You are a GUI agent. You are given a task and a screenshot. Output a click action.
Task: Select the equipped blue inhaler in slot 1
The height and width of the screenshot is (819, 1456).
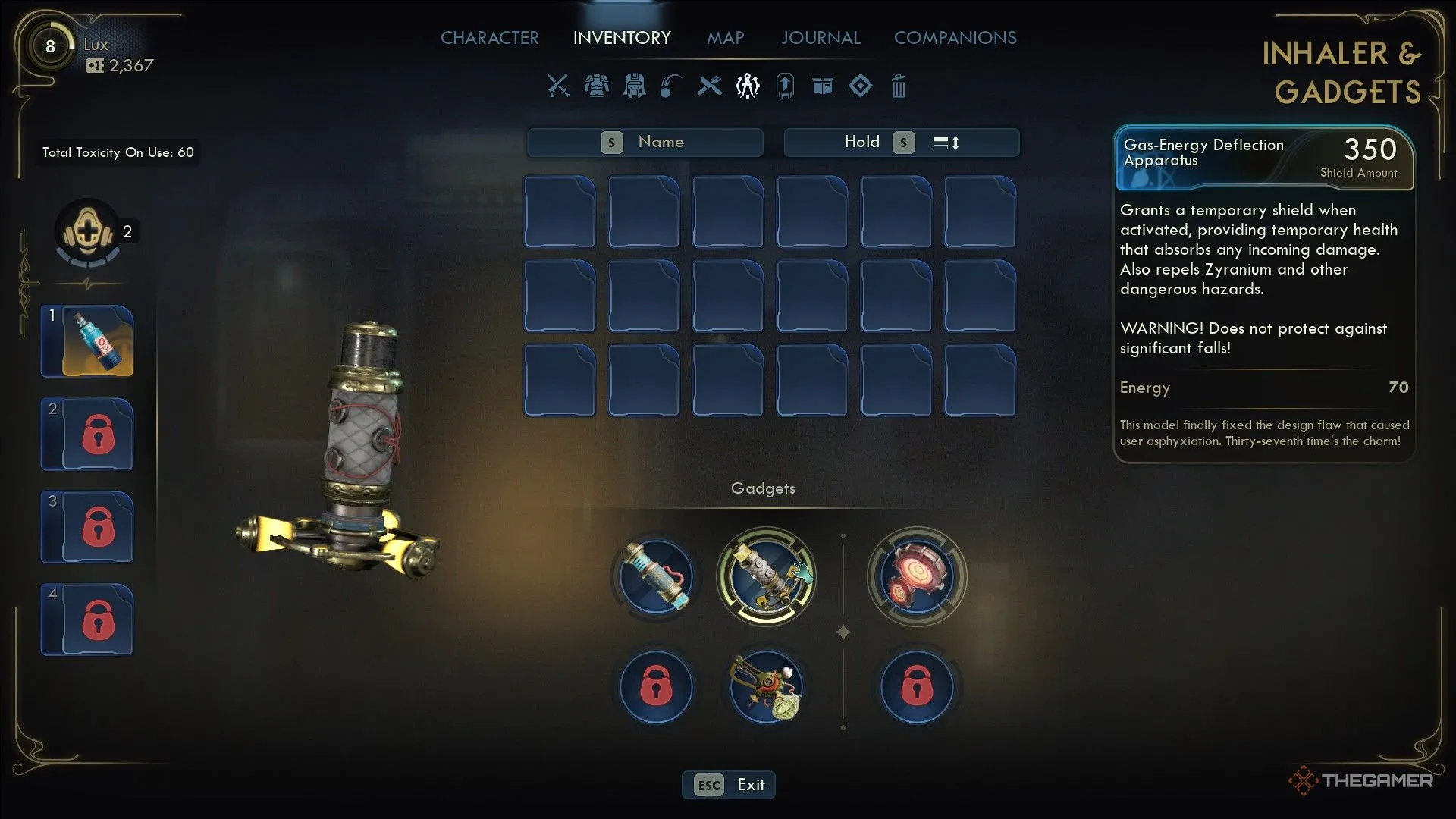pos(86,341)
